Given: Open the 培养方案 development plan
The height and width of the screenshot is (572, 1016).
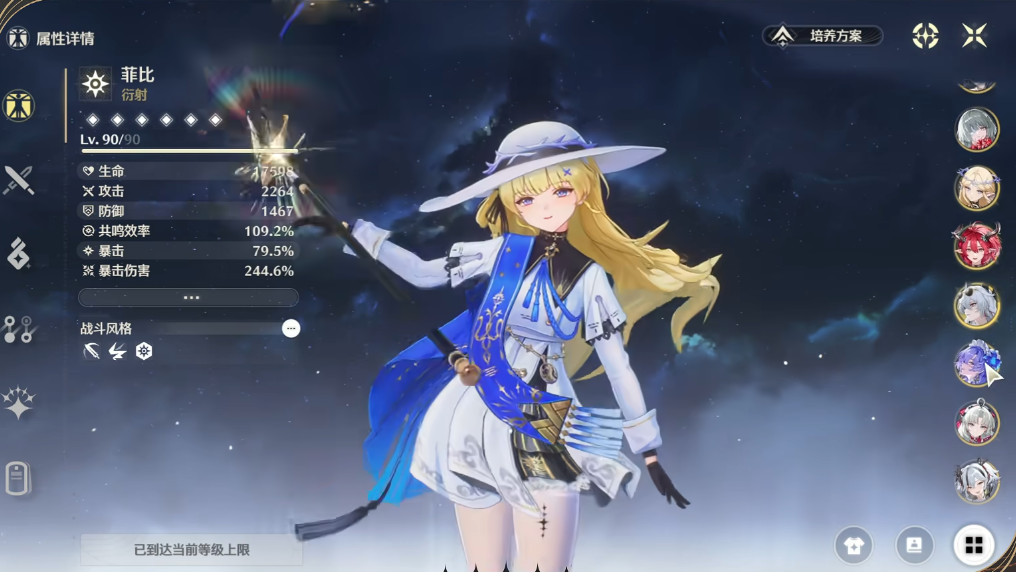Looking at the screenshot, I should tap(823, 36).
